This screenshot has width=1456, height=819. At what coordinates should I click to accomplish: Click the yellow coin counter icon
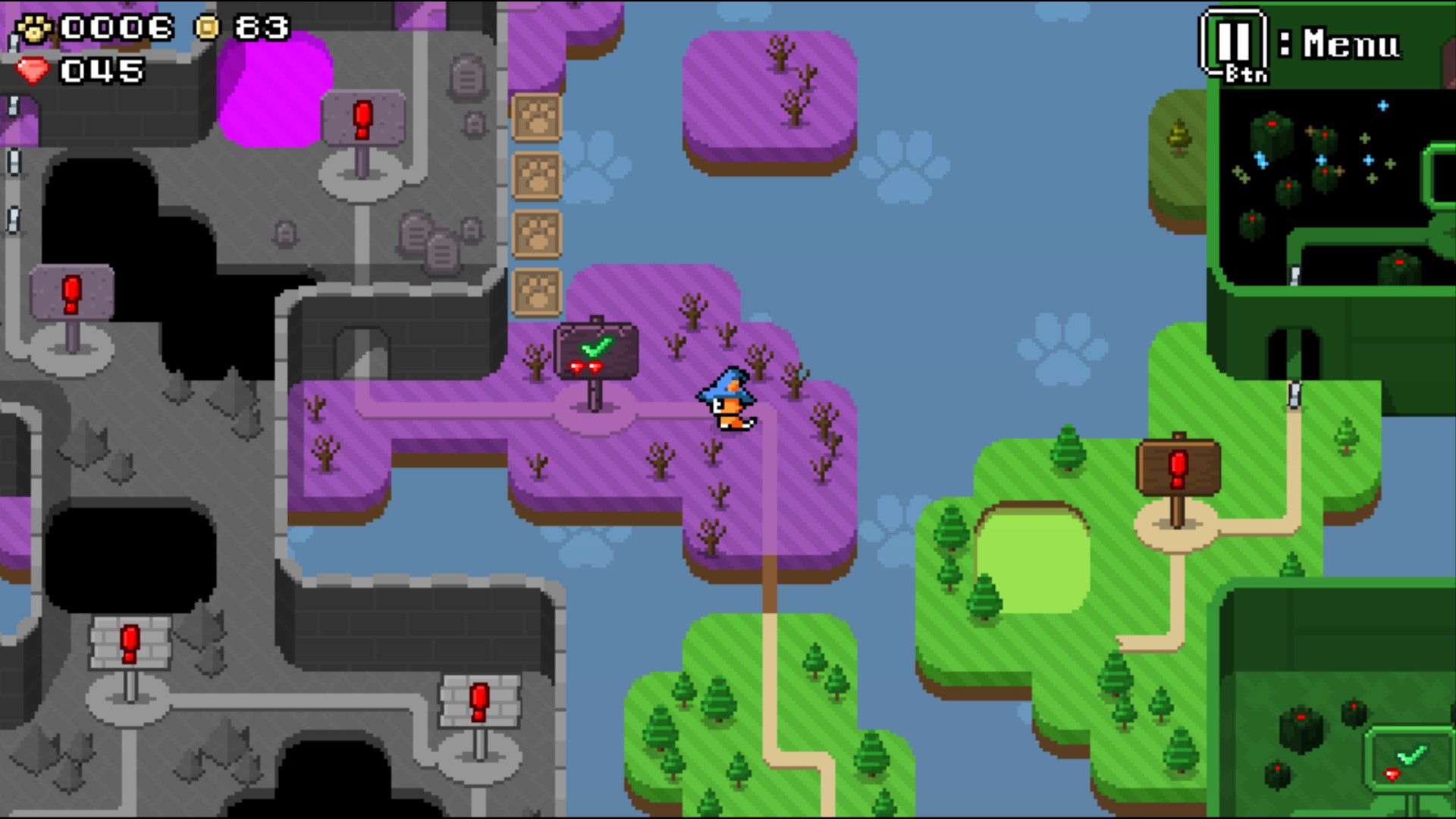tap(206, 27)
